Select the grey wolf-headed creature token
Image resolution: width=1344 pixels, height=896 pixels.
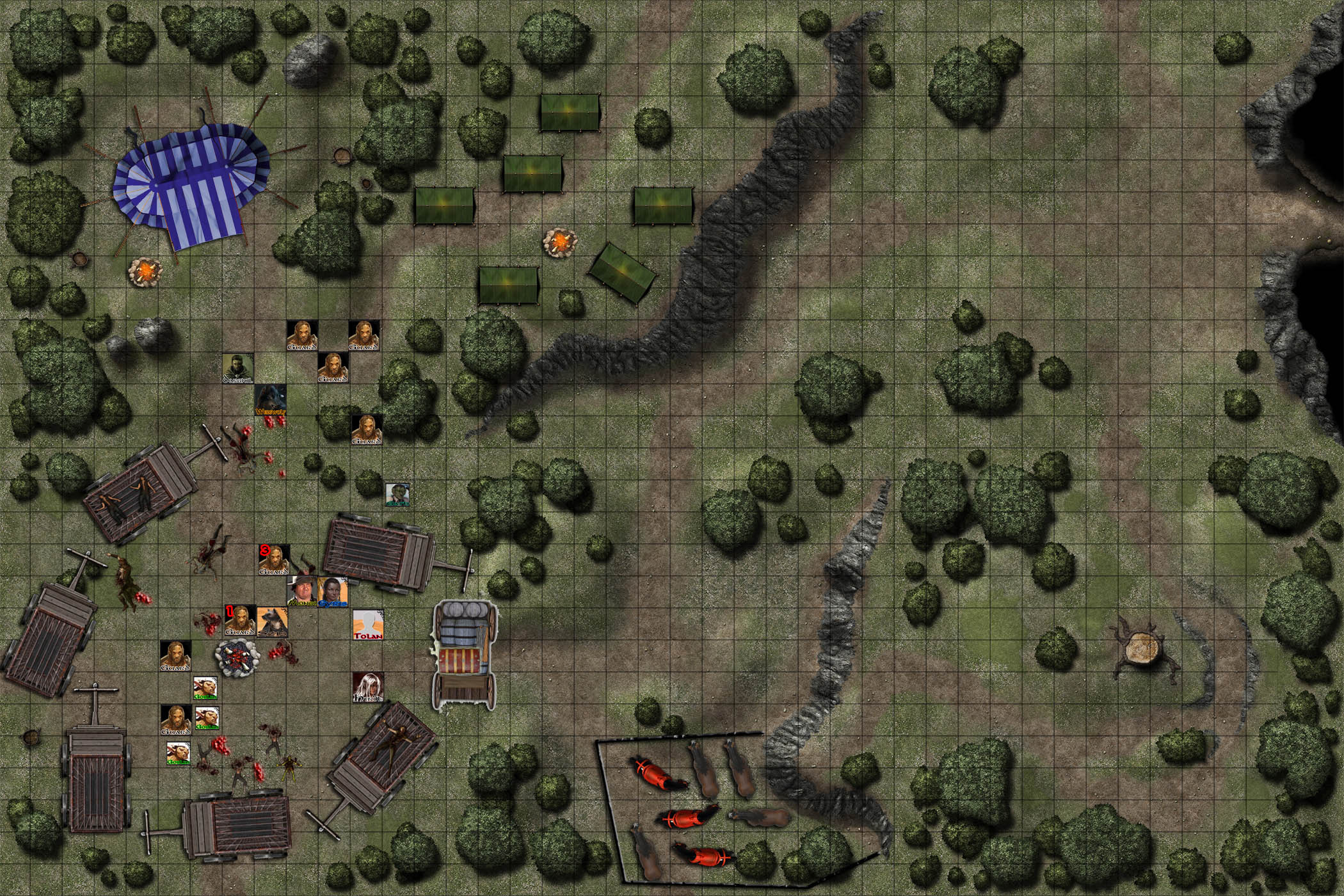[271, 622]
